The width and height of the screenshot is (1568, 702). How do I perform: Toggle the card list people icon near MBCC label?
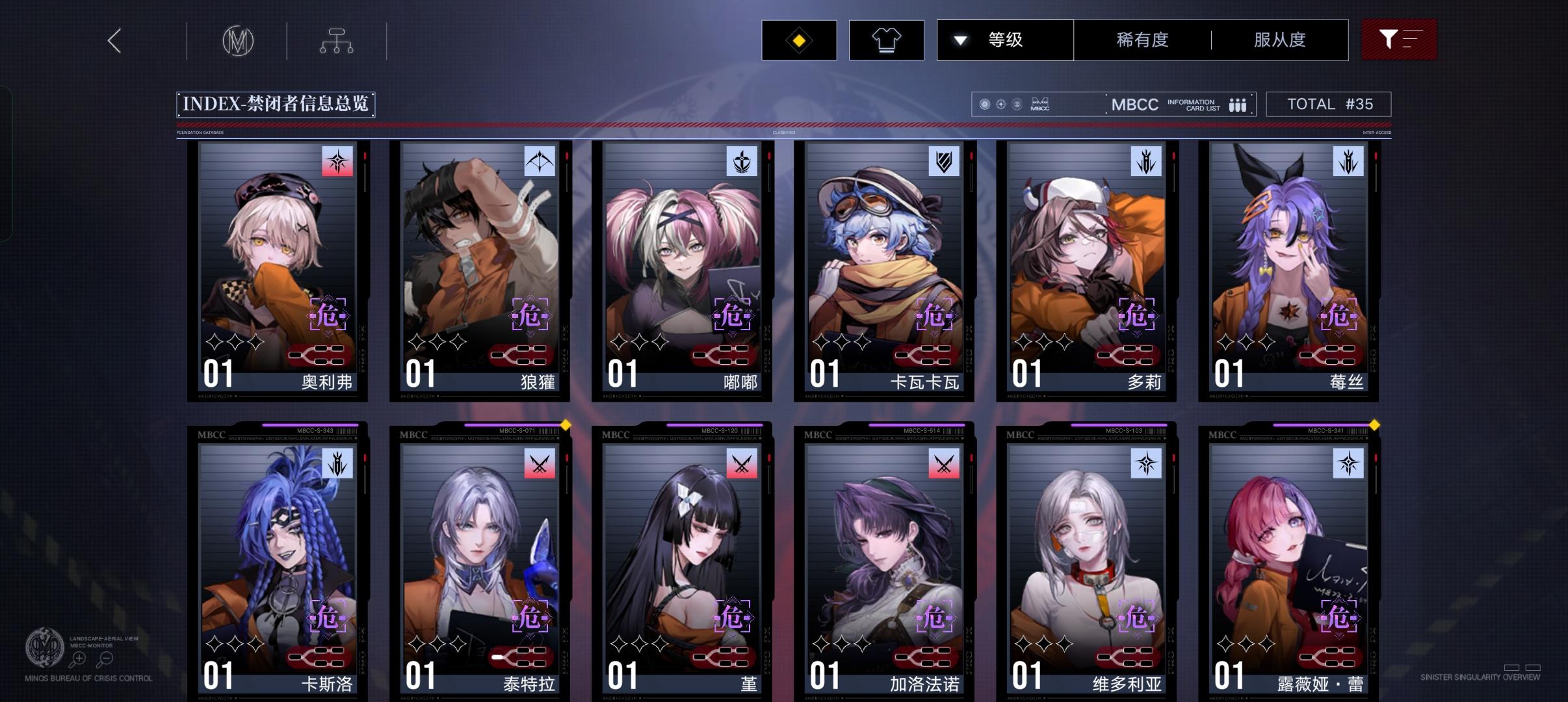click(1236, 104)
